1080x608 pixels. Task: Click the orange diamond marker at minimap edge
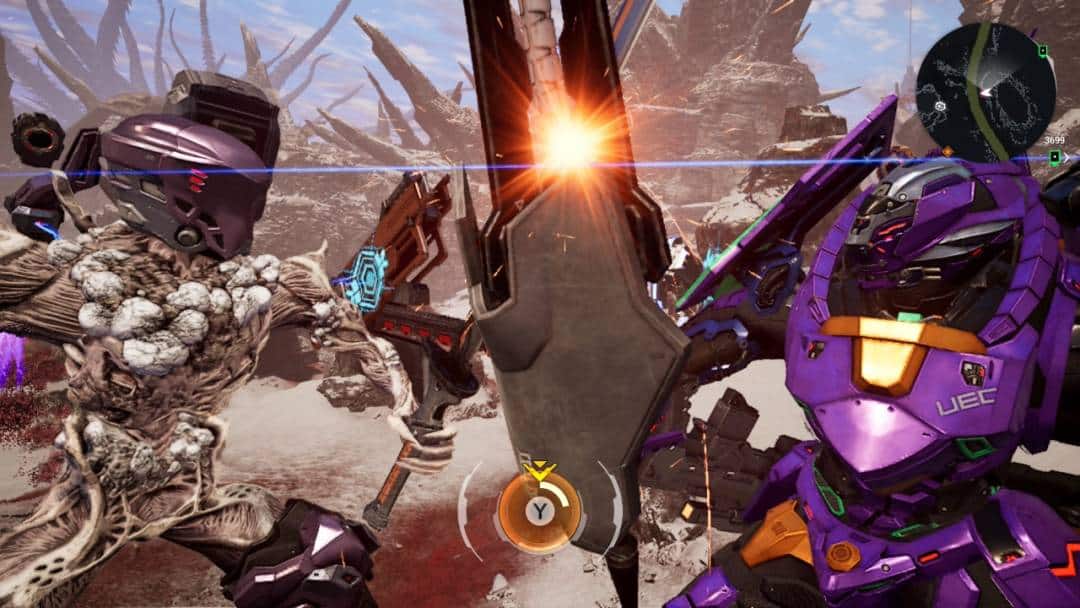pos(947,152)
